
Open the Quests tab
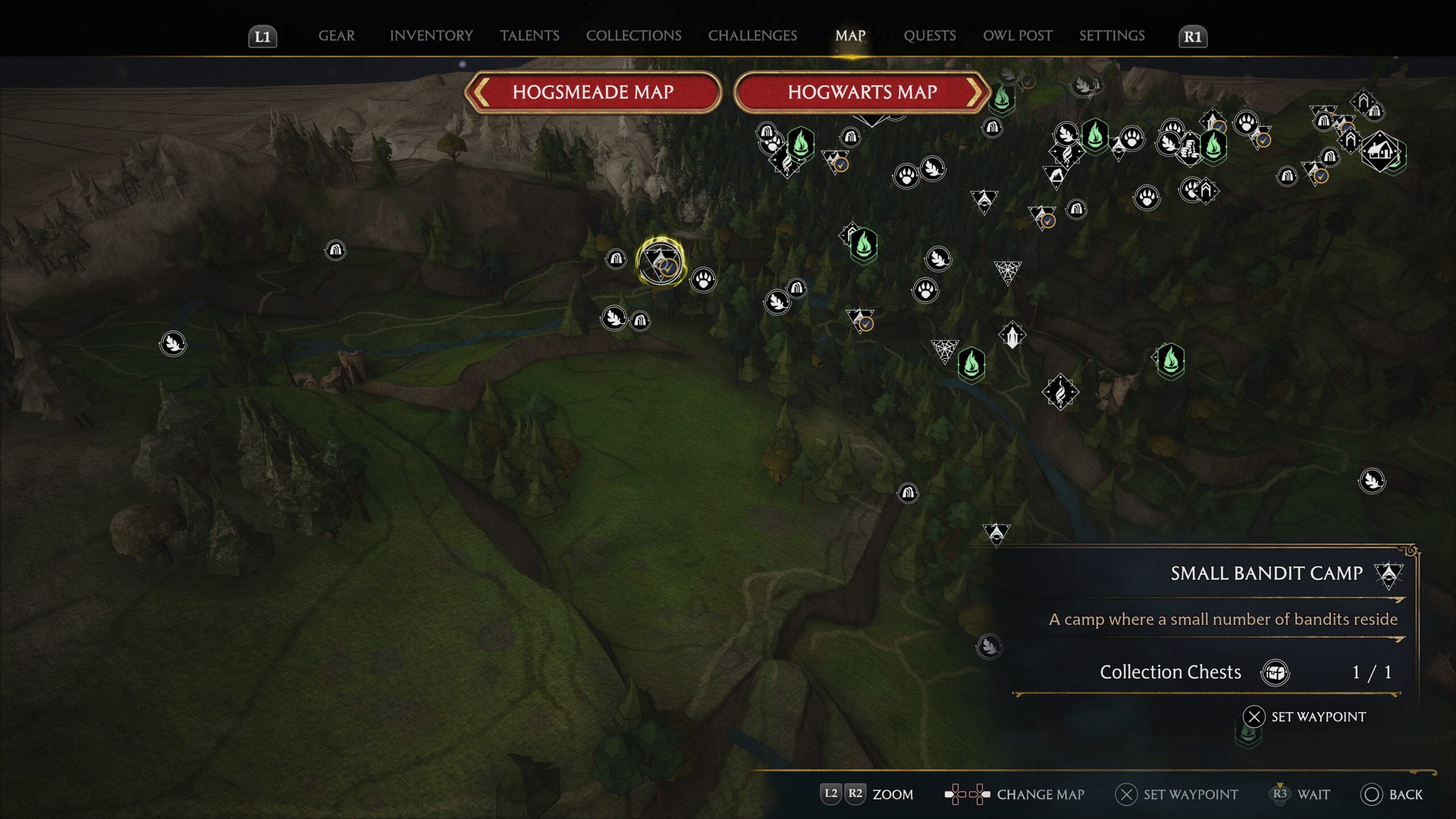[930, 36]
